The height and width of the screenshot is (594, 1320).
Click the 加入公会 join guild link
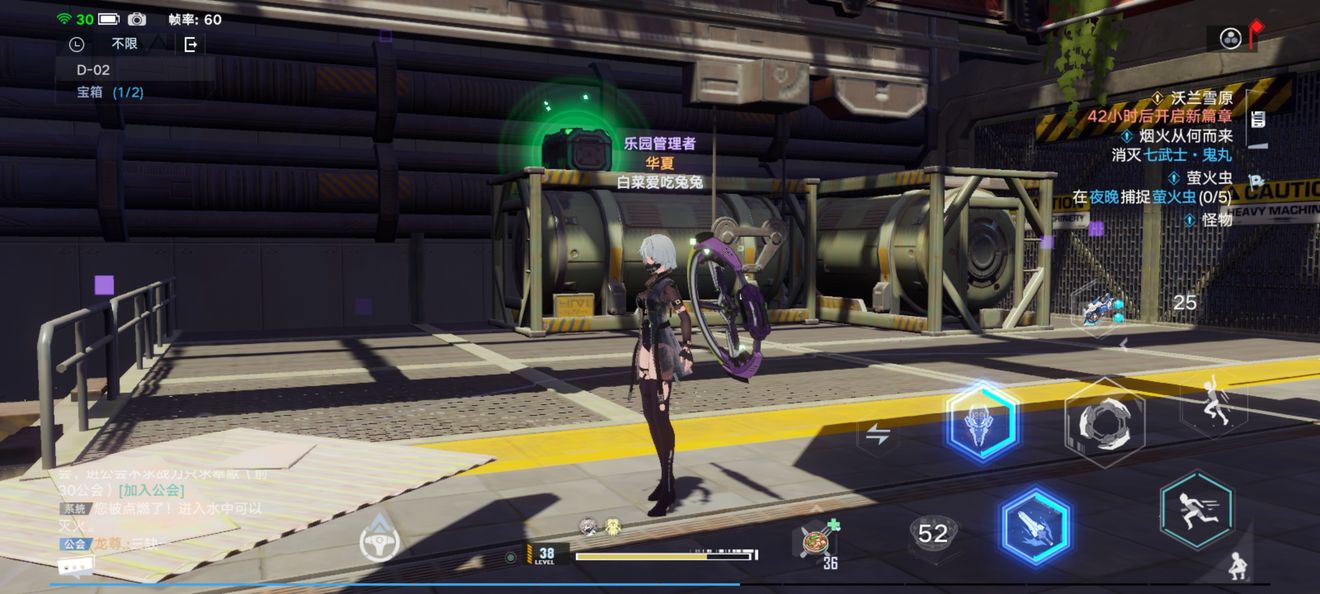tap(151, 490)
